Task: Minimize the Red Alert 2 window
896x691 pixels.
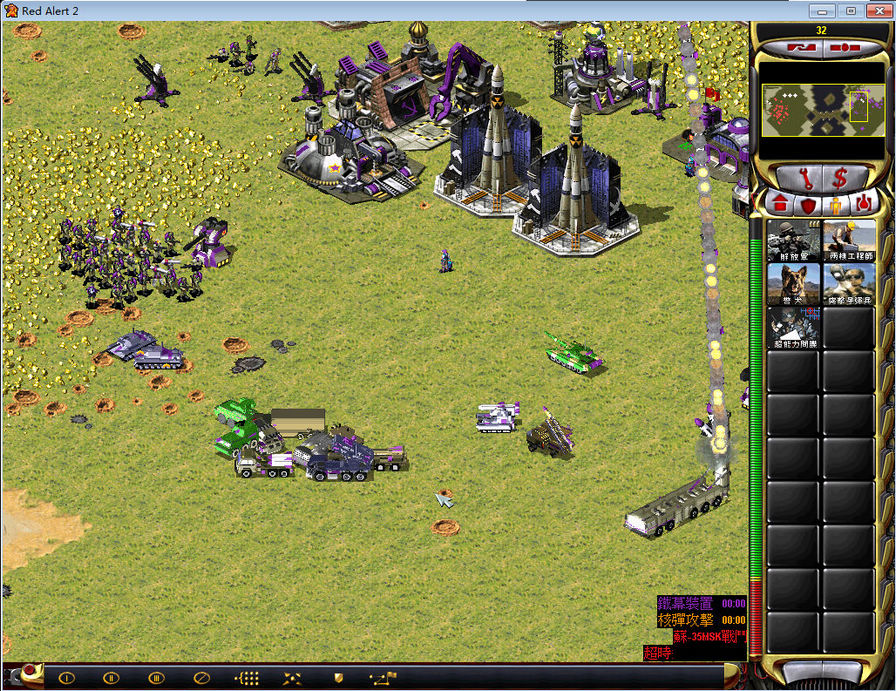Action: click(824, 10)
